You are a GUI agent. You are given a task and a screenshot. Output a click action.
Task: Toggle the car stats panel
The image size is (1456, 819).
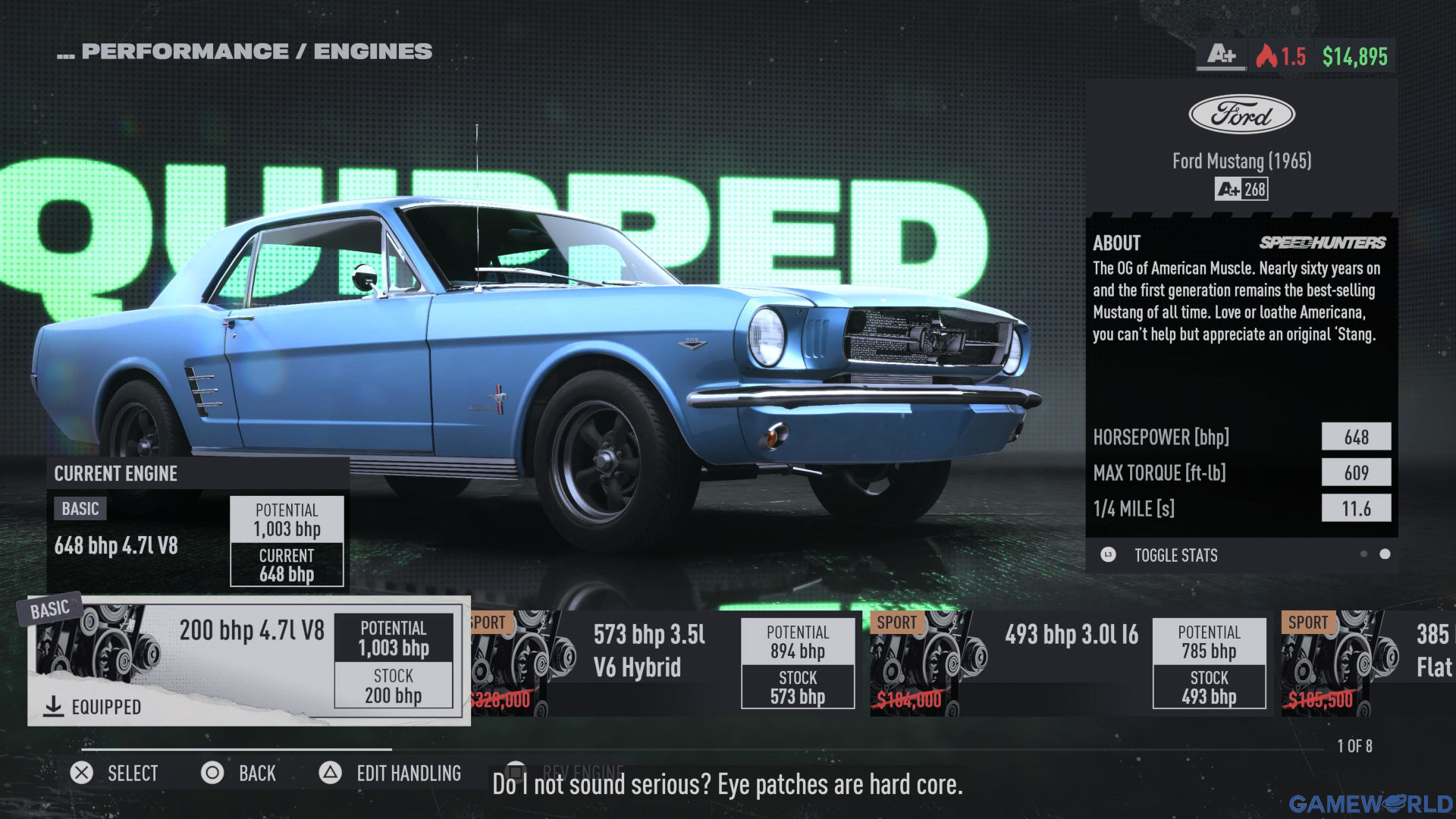1175,555
